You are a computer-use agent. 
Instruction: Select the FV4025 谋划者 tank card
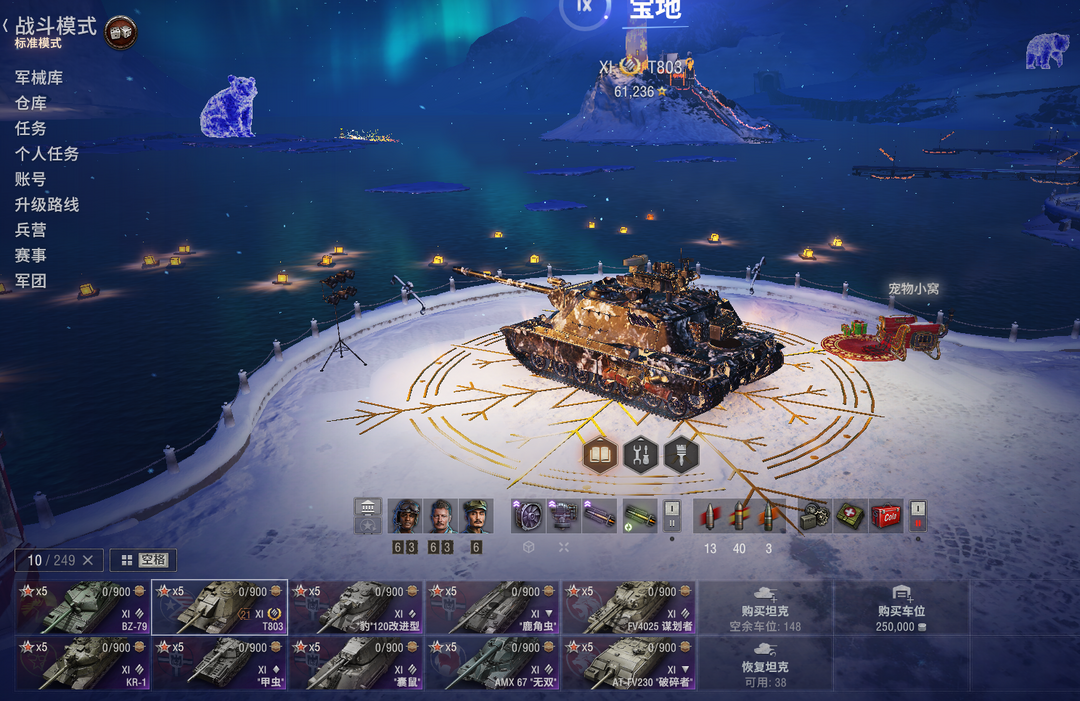tap(629, 607)
